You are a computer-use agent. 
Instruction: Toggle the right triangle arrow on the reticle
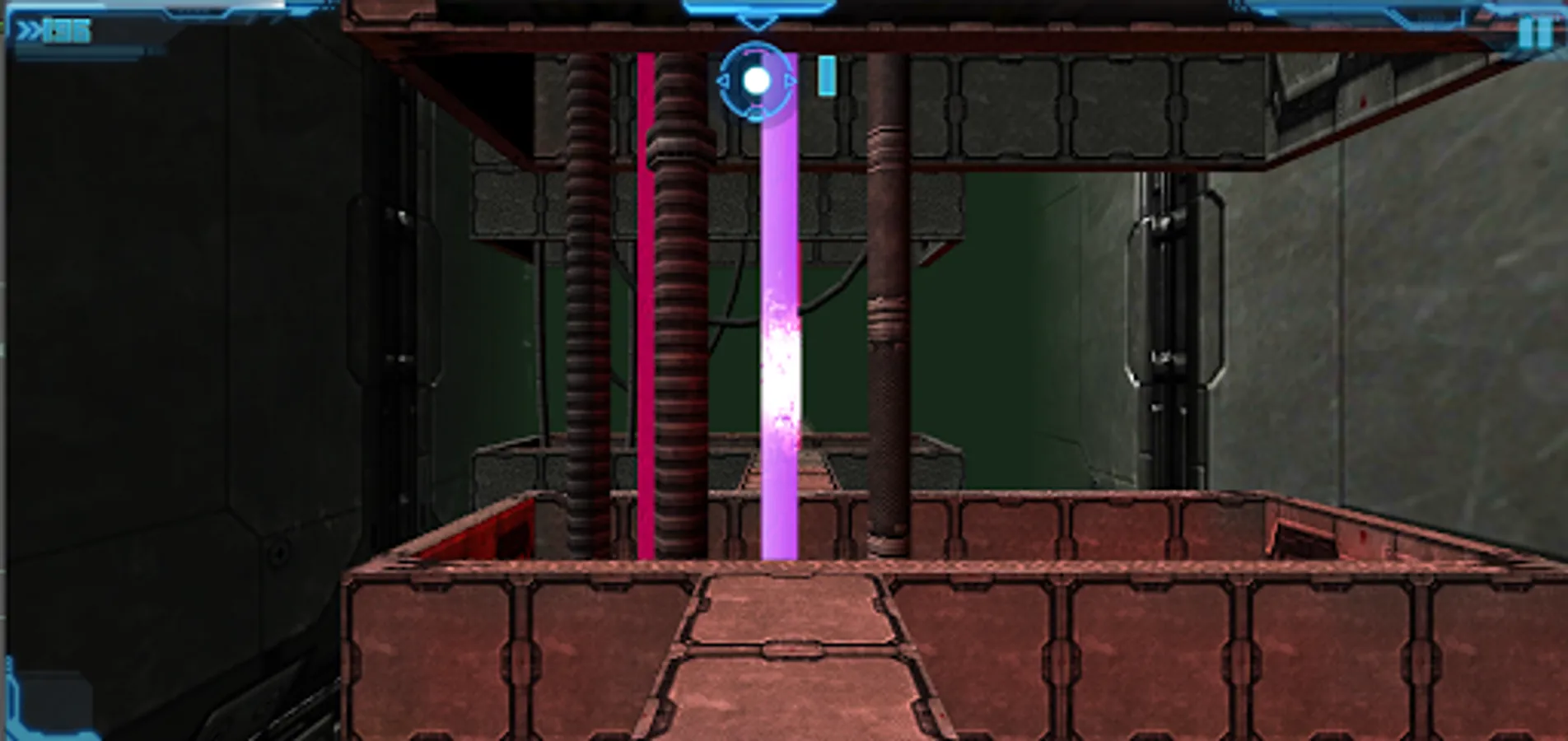tap(791, 80)
